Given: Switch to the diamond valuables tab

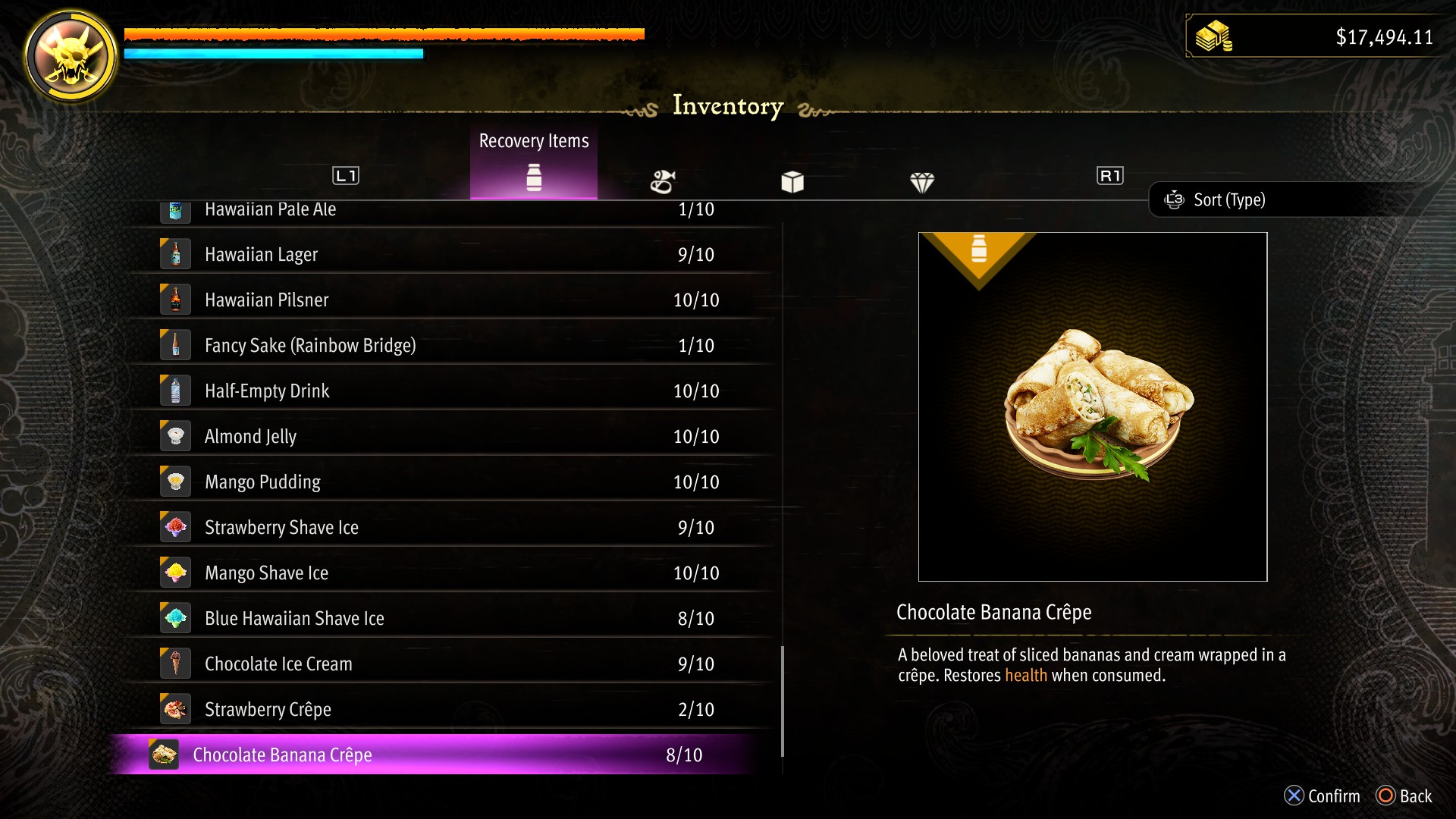Looking at the screenshot, I should coord(922,181).
